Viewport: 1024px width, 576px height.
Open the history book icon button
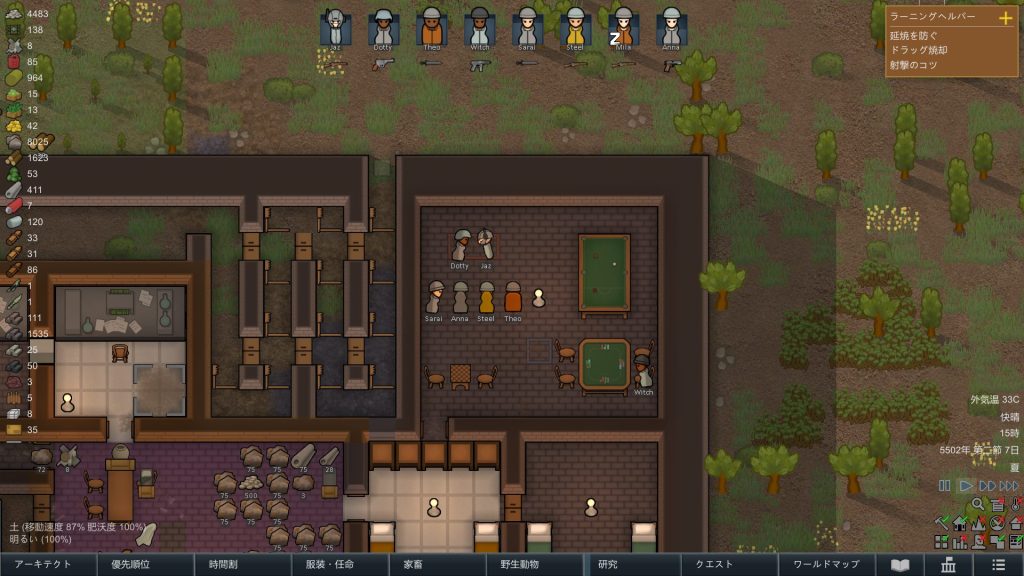(x=901, y=565)
